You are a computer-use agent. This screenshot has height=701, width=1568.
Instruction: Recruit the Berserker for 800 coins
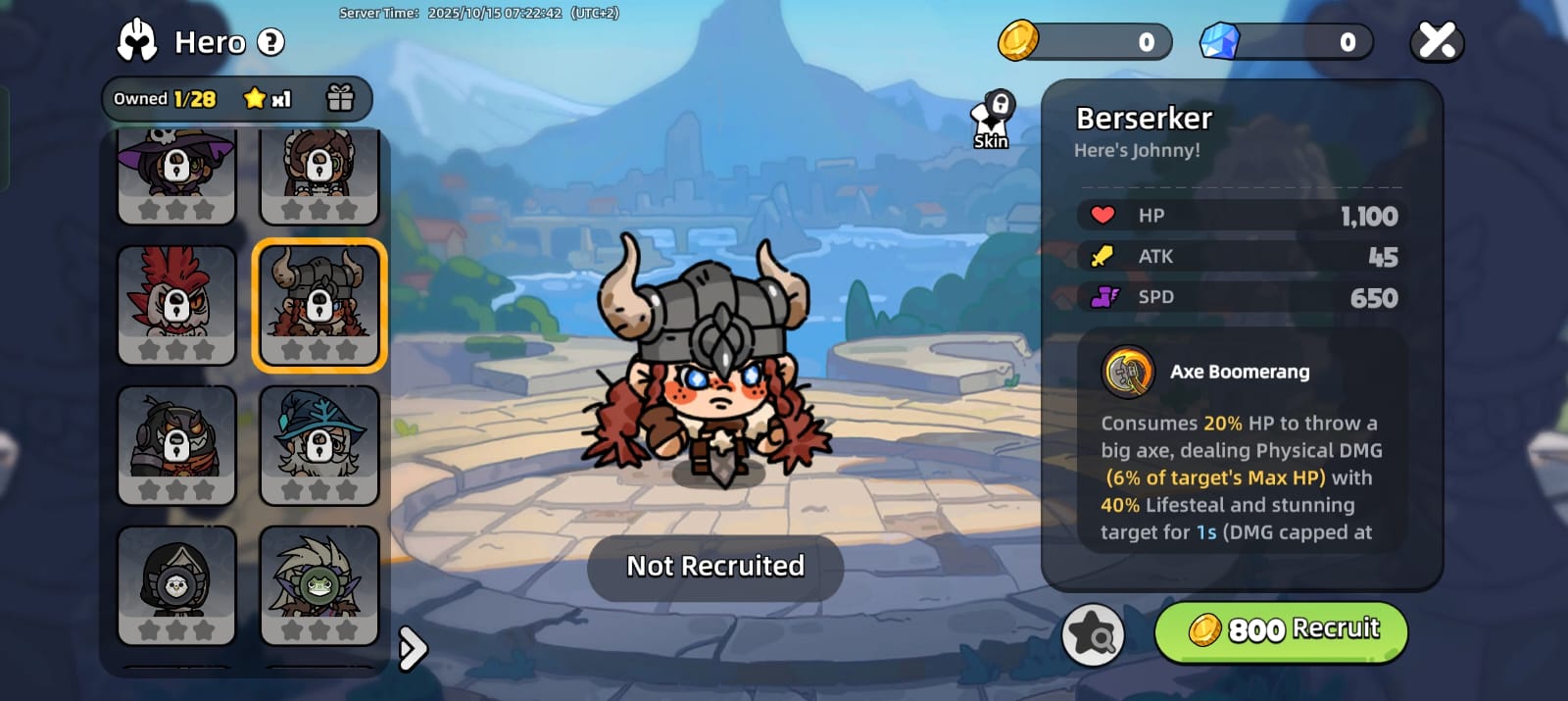(1281, 631)
